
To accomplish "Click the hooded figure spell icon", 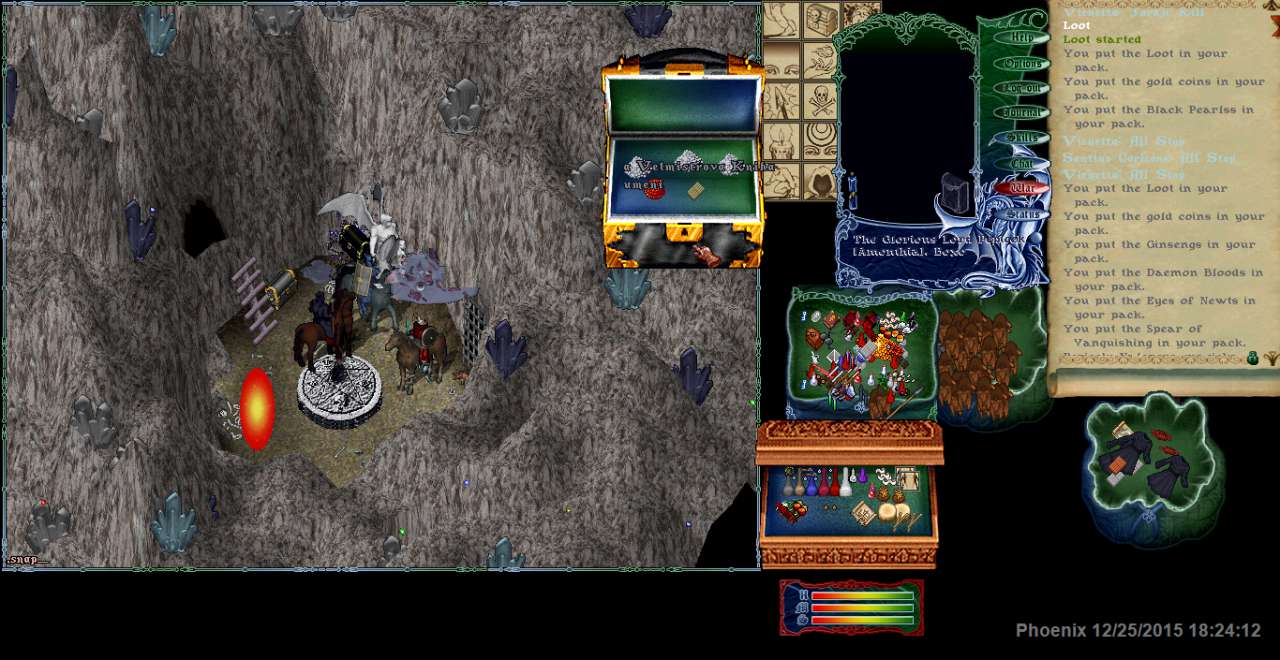I will tap(821, 180).
